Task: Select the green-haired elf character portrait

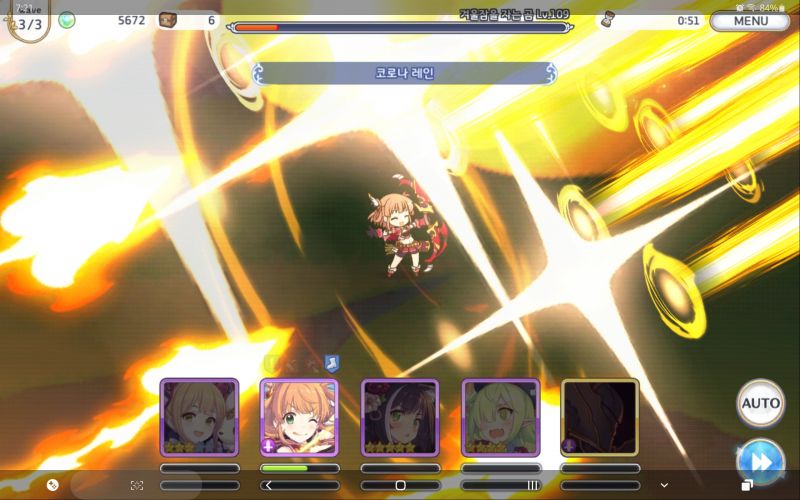Action: pyautogui.click(x=500, y=417)
